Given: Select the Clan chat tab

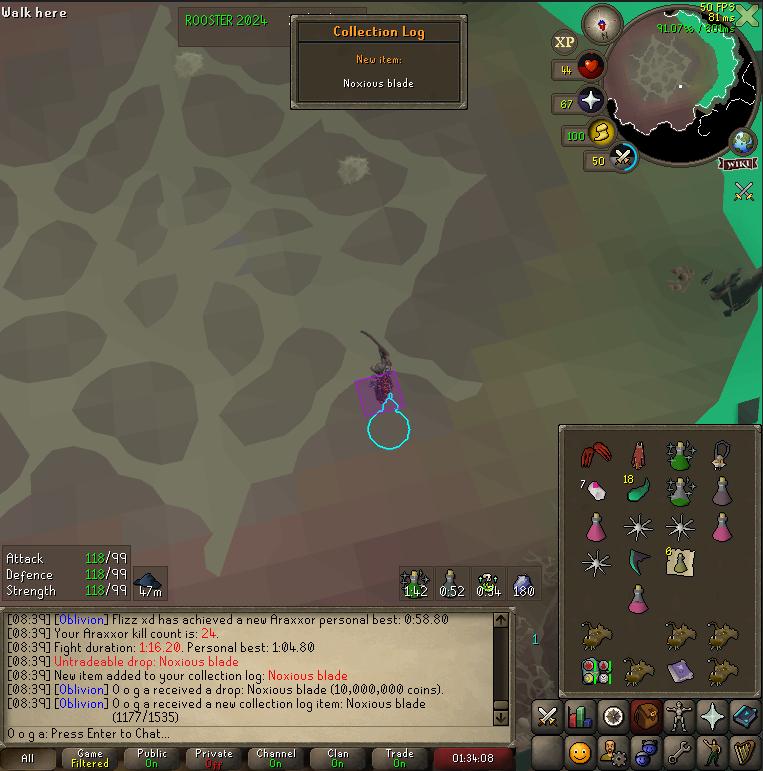Looking at the screenshot, I should point(338,759).
